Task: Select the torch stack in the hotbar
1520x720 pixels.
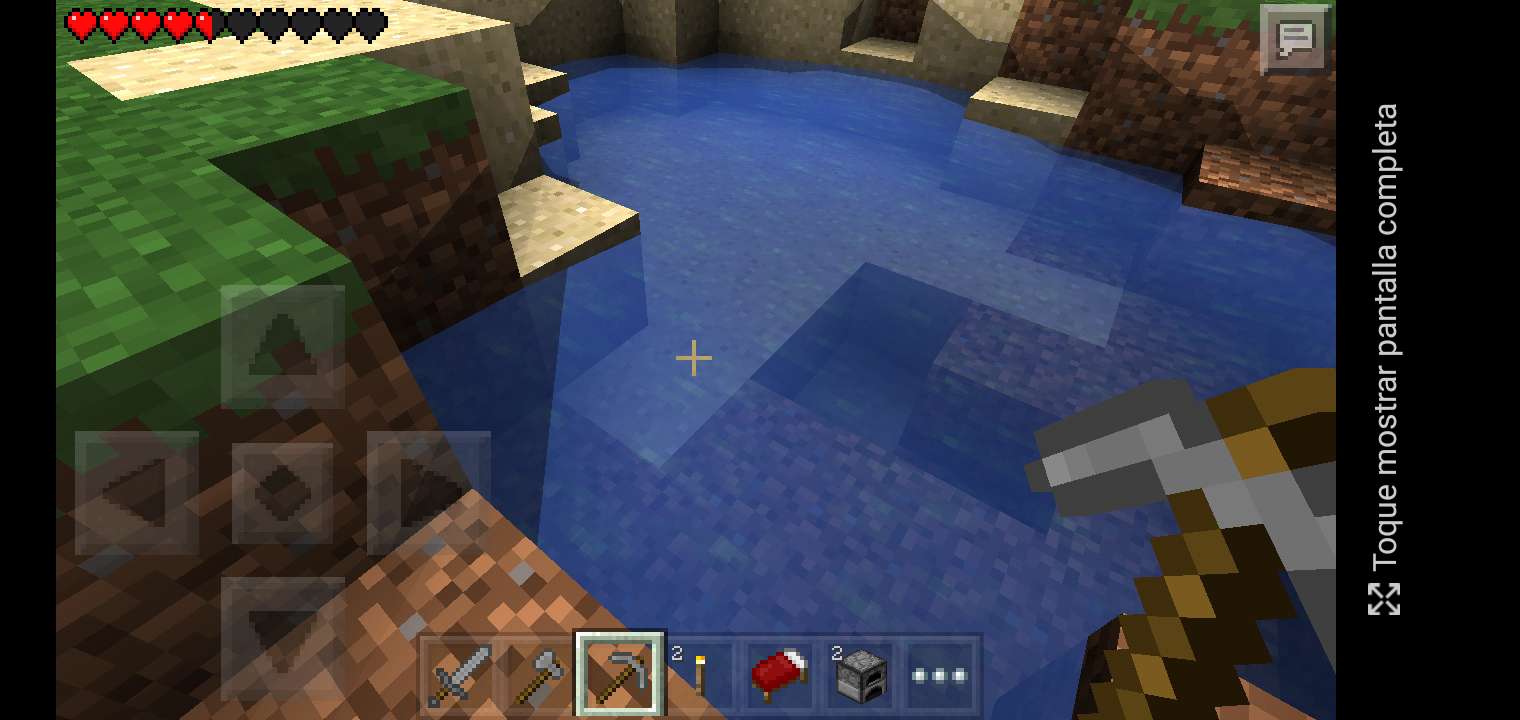Action: pyautogui.click(x=700, y=675)
